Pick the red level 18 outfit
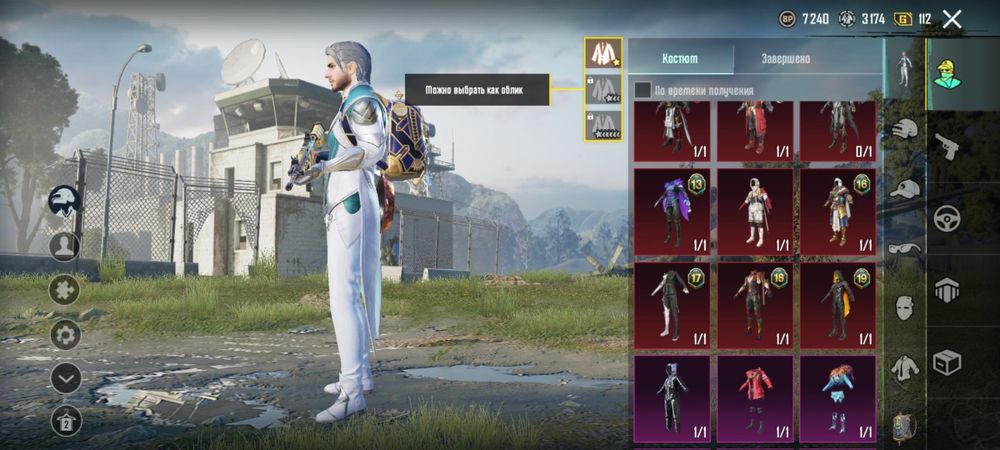The width and height of the screenshot is (1000, 450). pos(755,305)
